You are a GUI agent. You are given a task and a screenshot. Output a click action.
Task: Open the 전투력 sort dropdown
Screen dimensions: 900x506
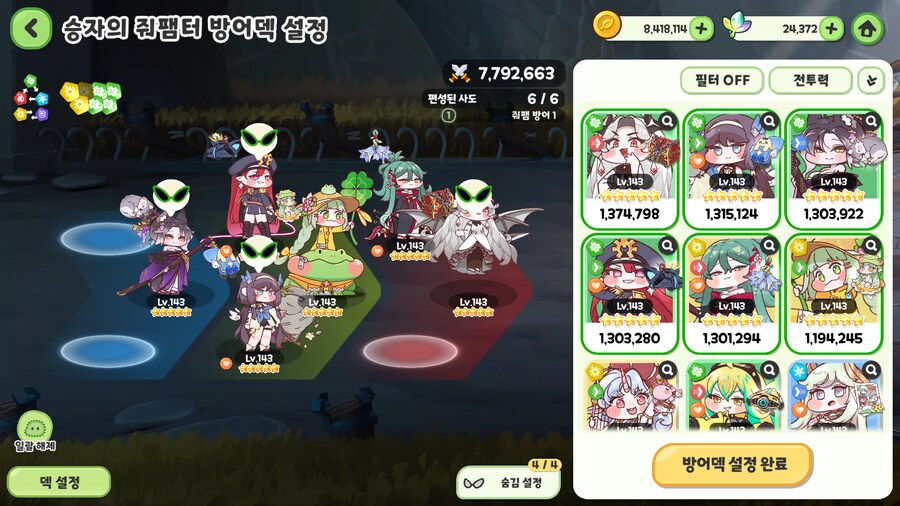(810, 80)
